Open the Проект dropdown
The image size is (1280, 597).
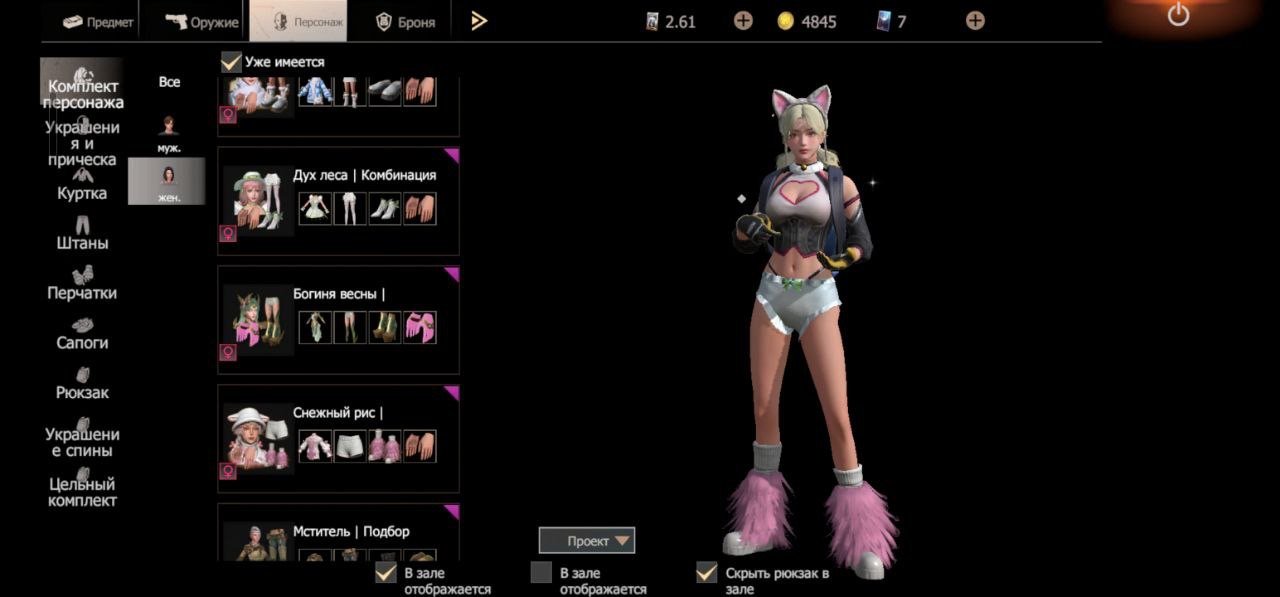(587, 541)
